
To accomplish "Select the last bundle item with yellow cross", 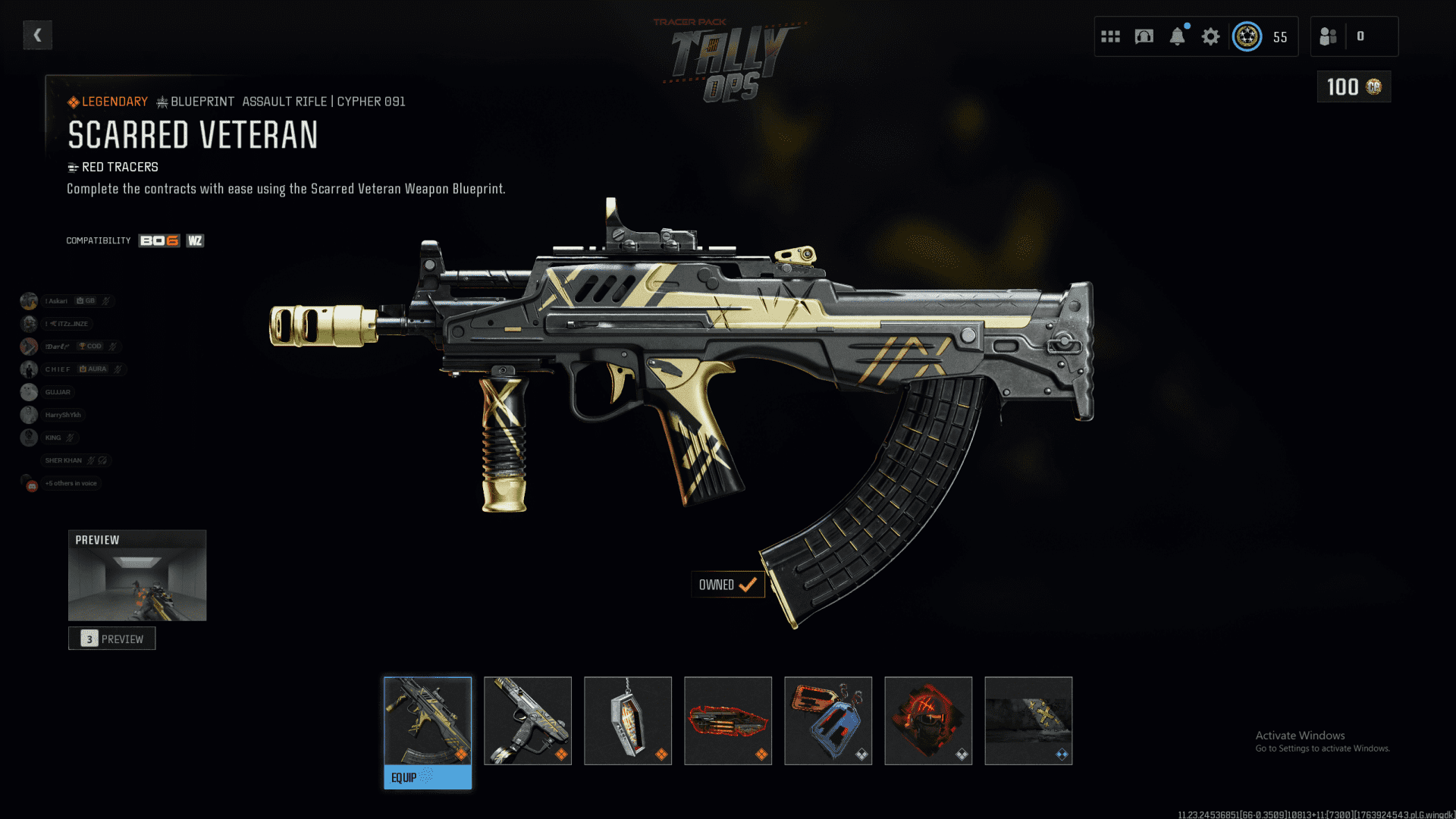I will (x=1028, y=720).
